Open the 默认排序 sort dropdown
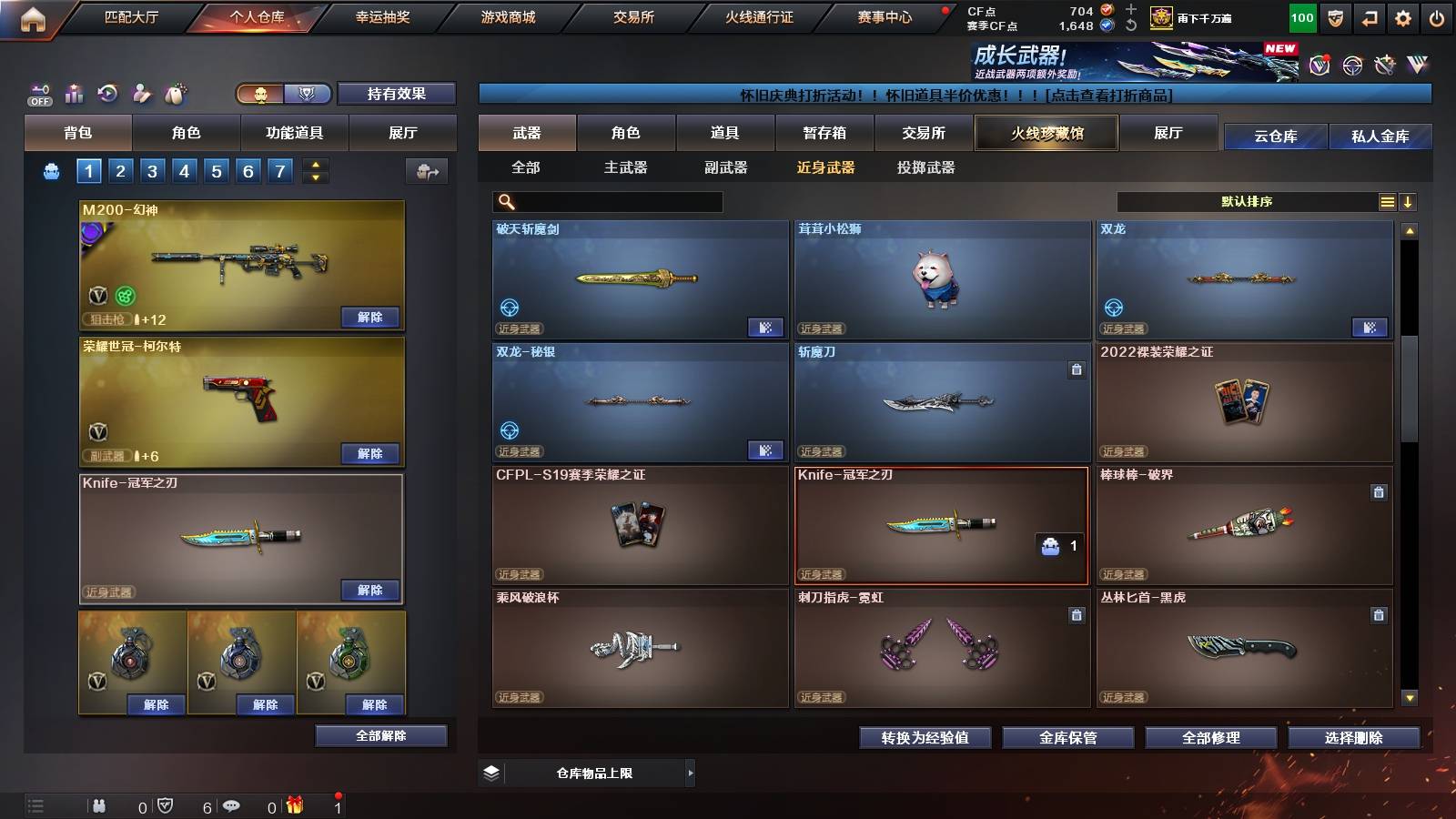 click(x=1247, y=201)
